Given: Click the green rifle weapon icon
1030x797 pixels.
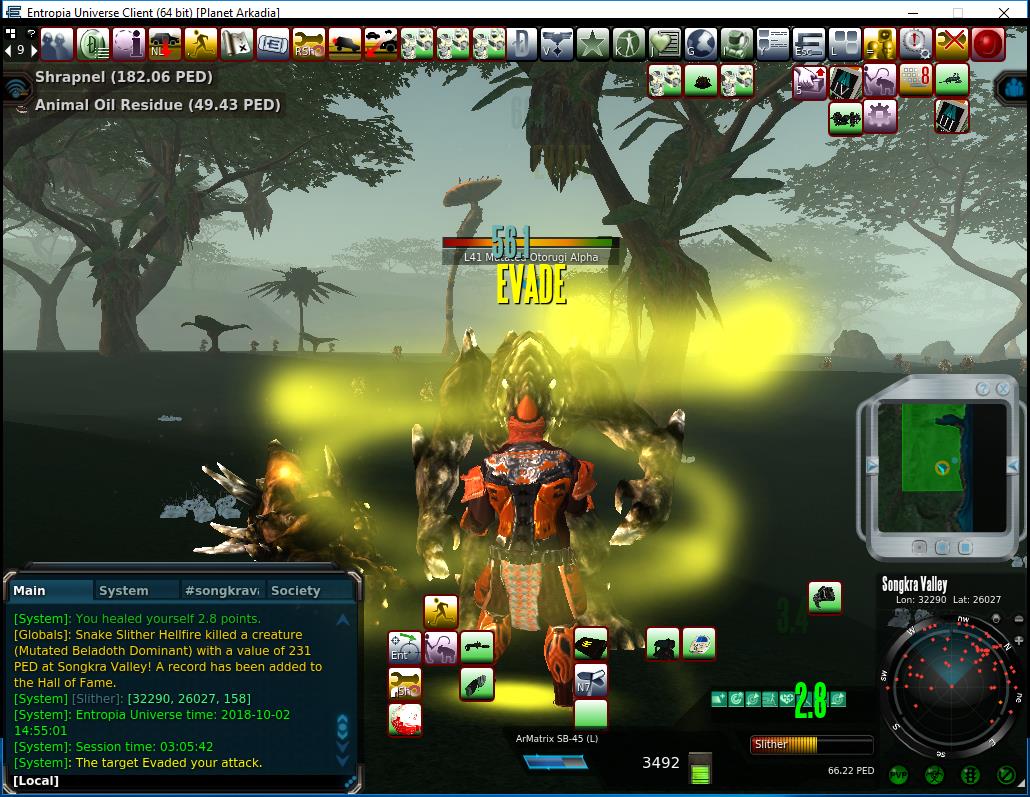Looking at the screenshot, I should tap(477, 647).
